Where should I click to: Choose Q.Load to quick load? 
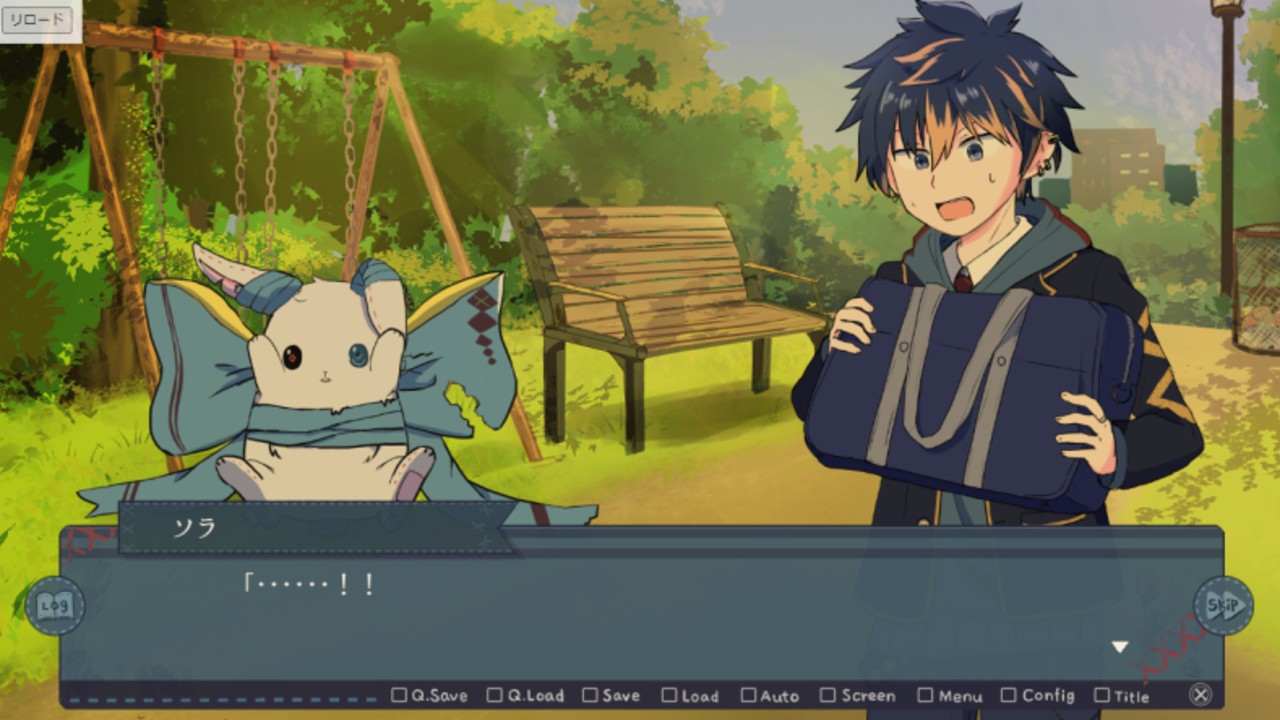[525, 695]
